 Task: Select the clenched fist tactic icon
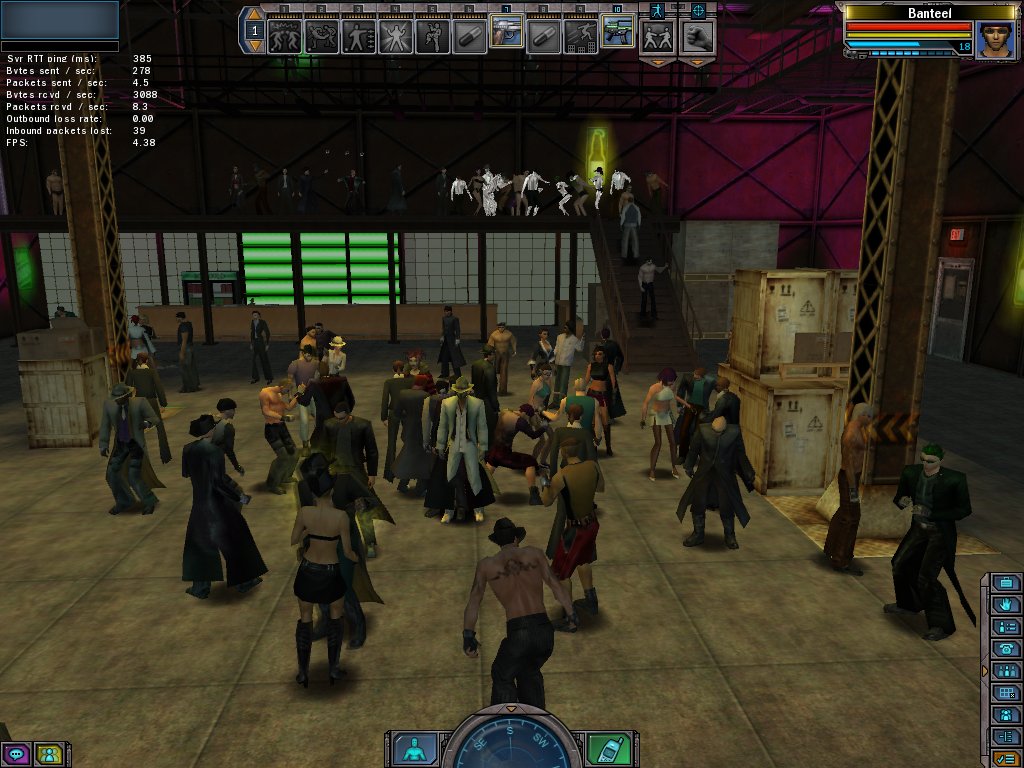697,37
